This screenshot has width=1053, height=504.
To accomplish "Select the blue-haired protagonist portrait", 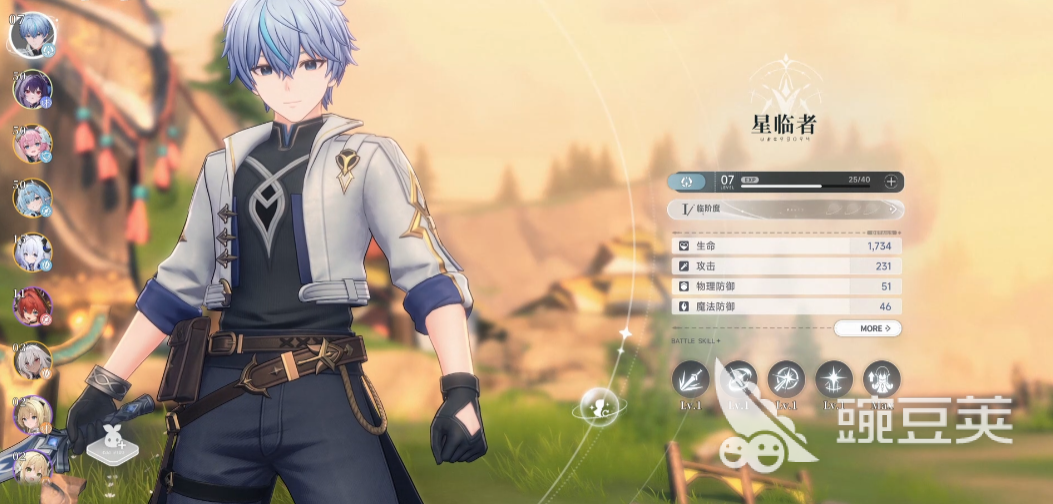I will click(x=31, y=33).
